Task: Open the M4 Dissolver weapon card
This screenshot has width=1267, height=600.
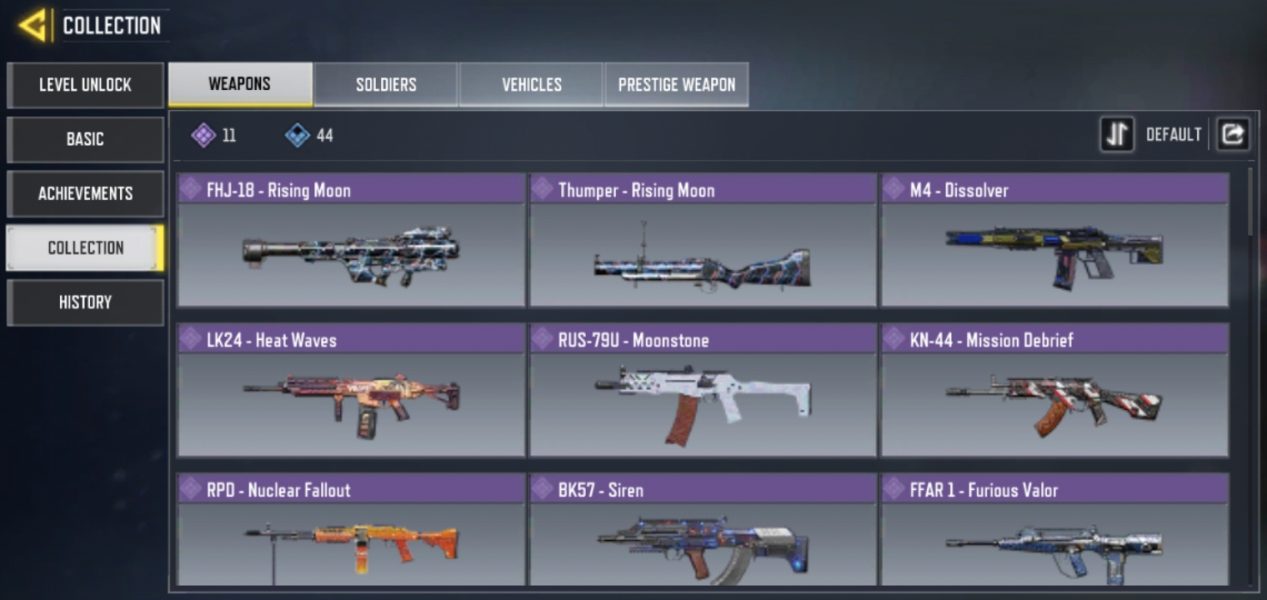Action: [x=1054, y=240]
